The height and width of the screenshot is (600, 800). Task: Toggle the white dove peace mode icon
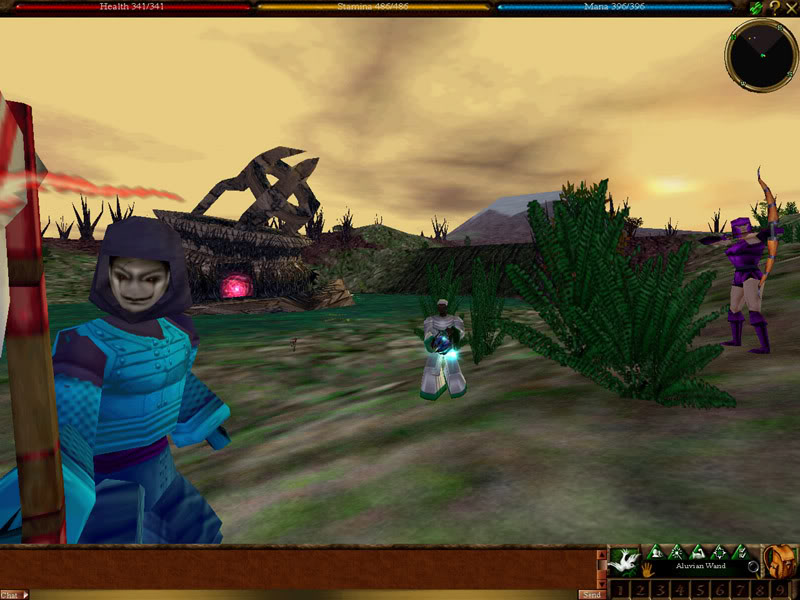625,560
